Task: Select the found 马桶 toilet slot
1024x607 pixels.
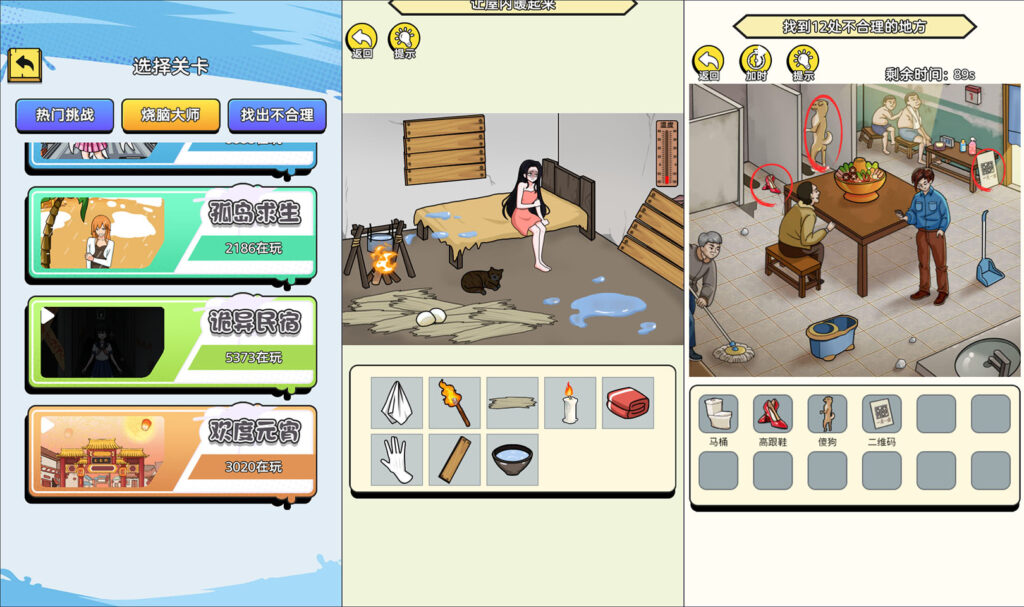Action: point(718,414)
